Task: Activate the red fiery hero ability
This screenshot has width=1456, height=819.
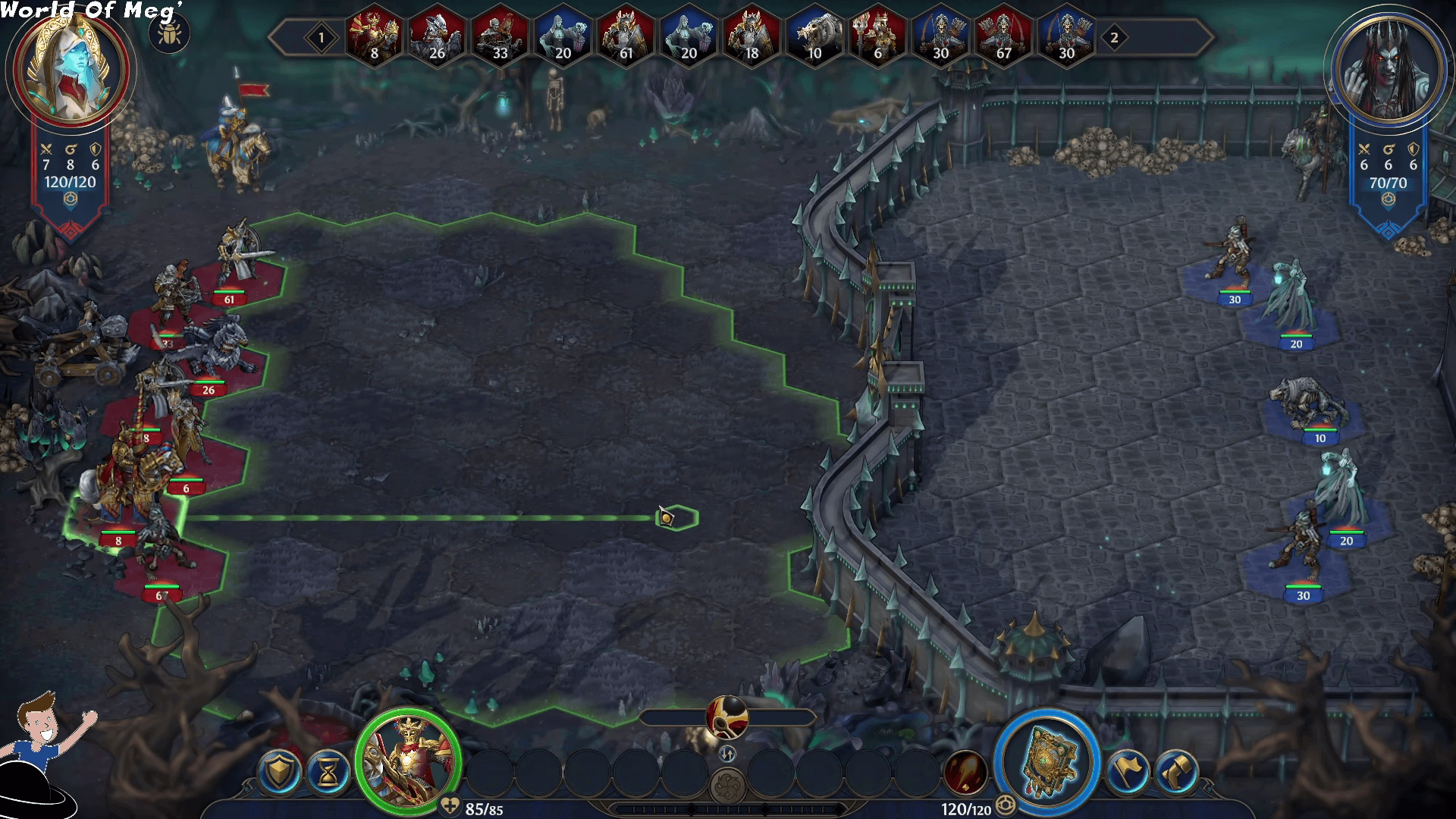Action: [965, 772]
